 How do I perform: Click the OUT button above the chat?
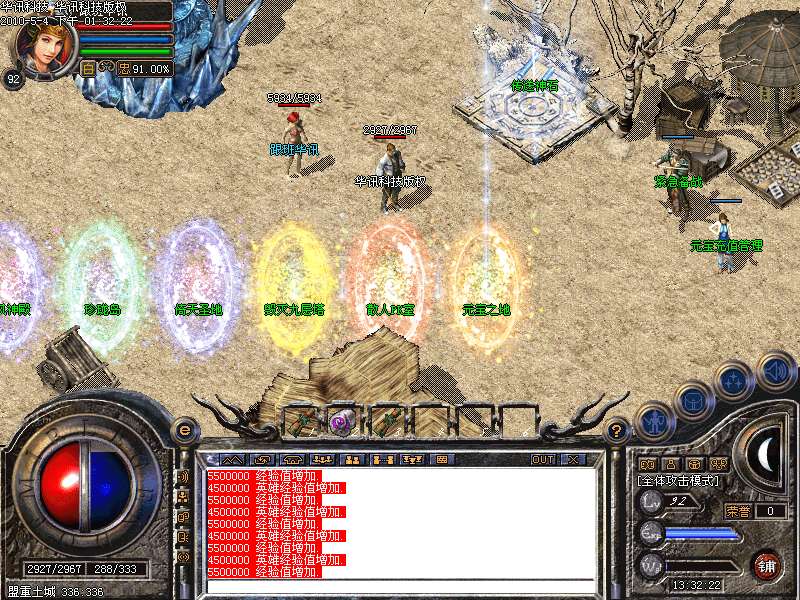pos(543,459)
